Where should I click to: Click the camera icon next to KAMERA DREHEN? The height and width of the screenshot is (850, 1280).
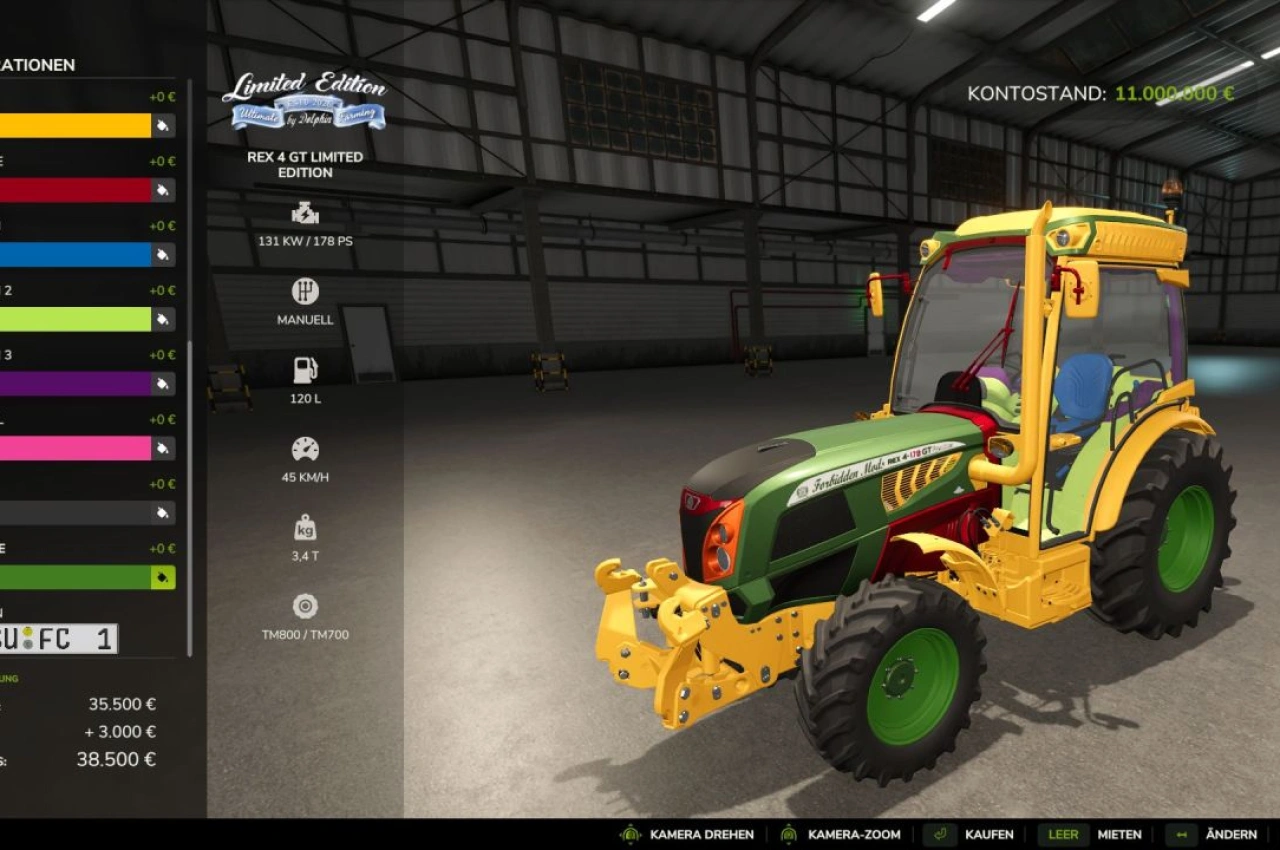[630, 834]
